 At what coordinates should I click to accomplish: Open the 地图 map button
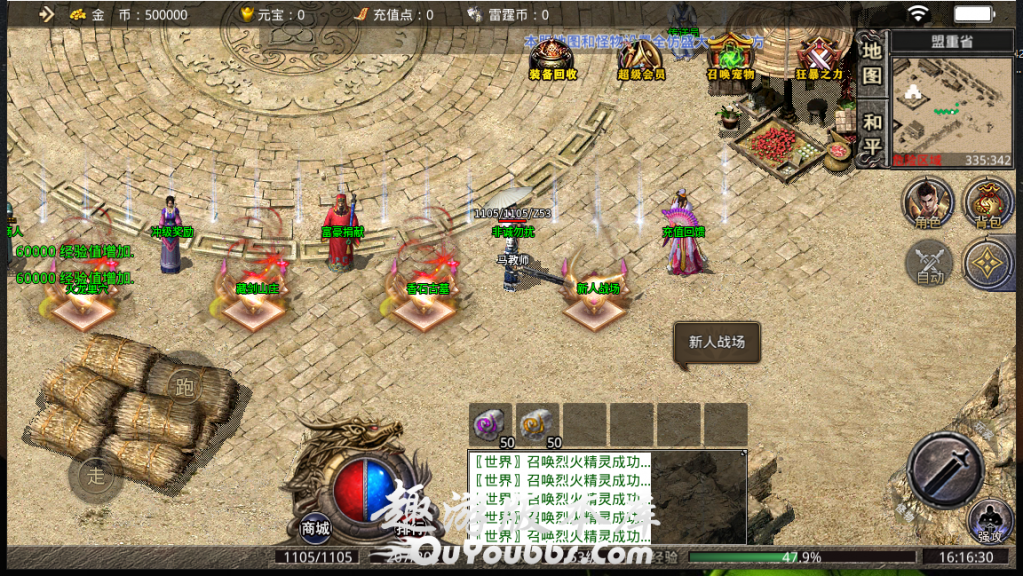[x=872, y=62]
